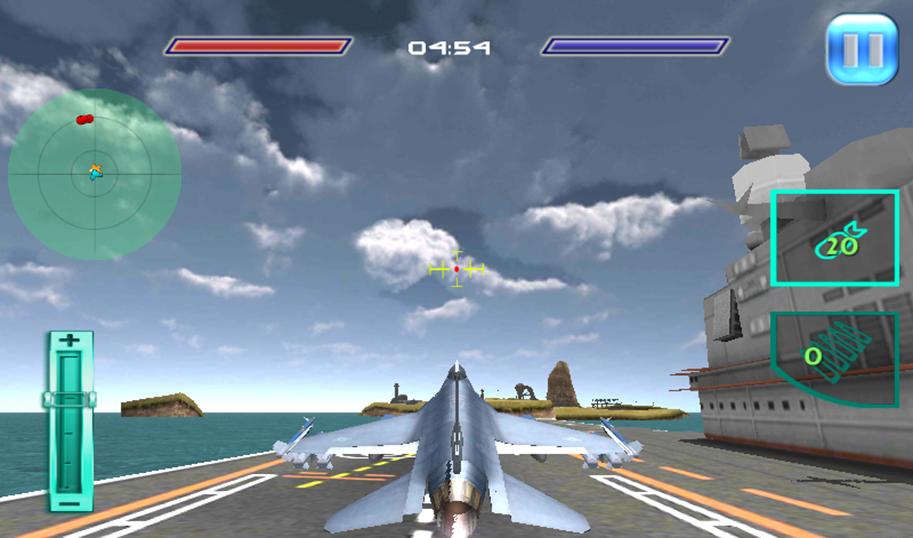Viewport: 913px width, 538px height.
Task: Increase throttle with the plus end of the slider
Action: (x=69, y=342)
